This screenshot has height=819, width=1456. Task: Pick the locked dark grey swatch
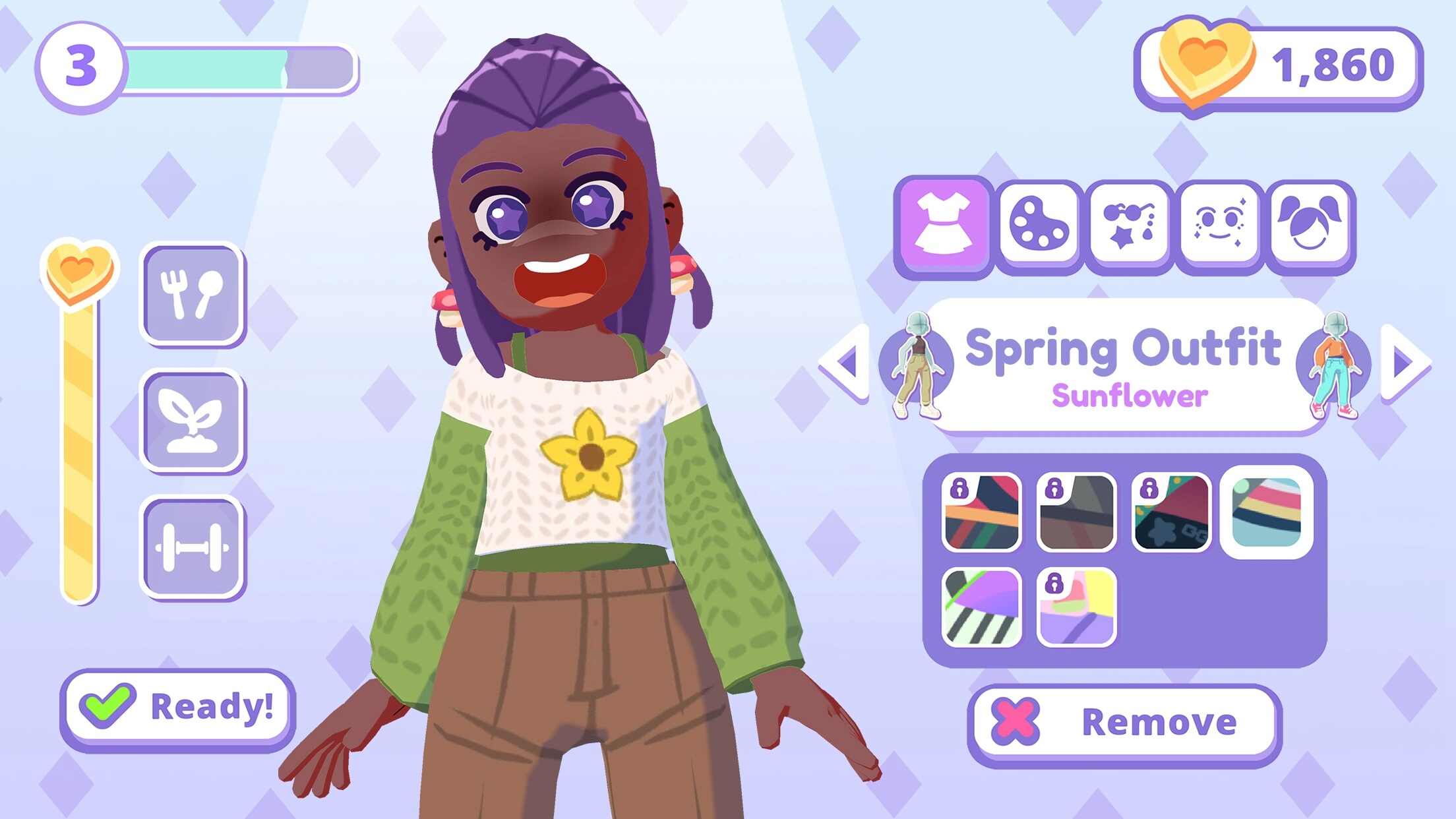[x=1076, y=512]
